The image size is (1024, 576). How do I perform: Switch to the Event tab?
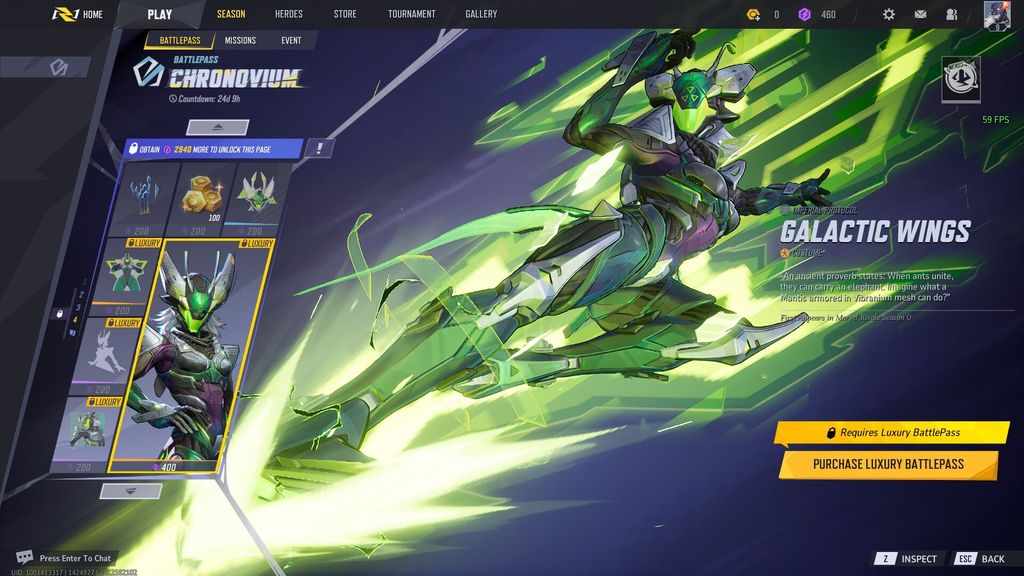tap(291, 40)
